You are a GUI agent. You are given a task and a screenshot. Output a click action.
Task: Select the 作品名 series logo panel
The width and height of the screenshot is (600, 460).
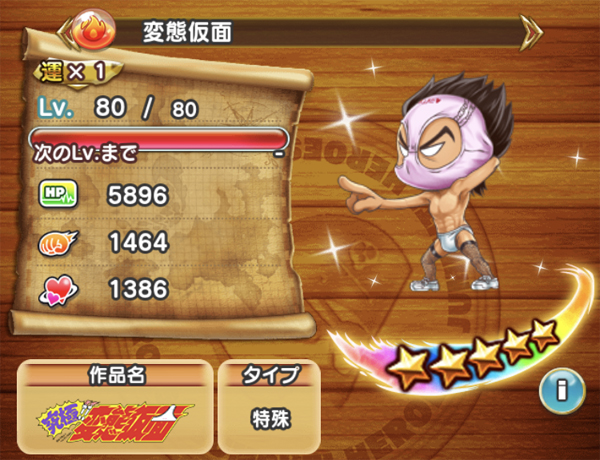tap(117, 412)
